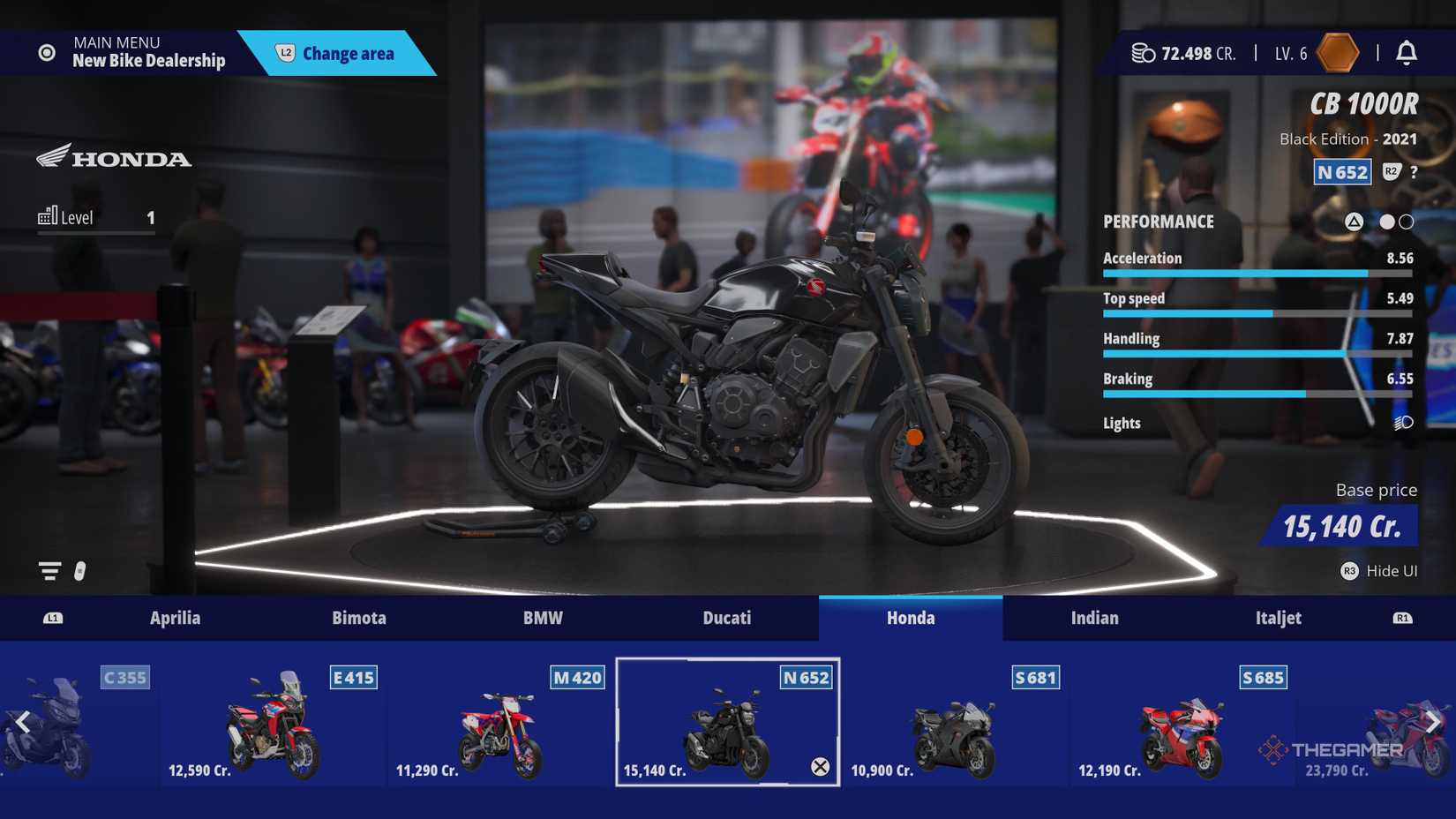This screenshot has height=819, width=1456.
Task: Select the Indian brand tab
Action: pos(1094,618)
